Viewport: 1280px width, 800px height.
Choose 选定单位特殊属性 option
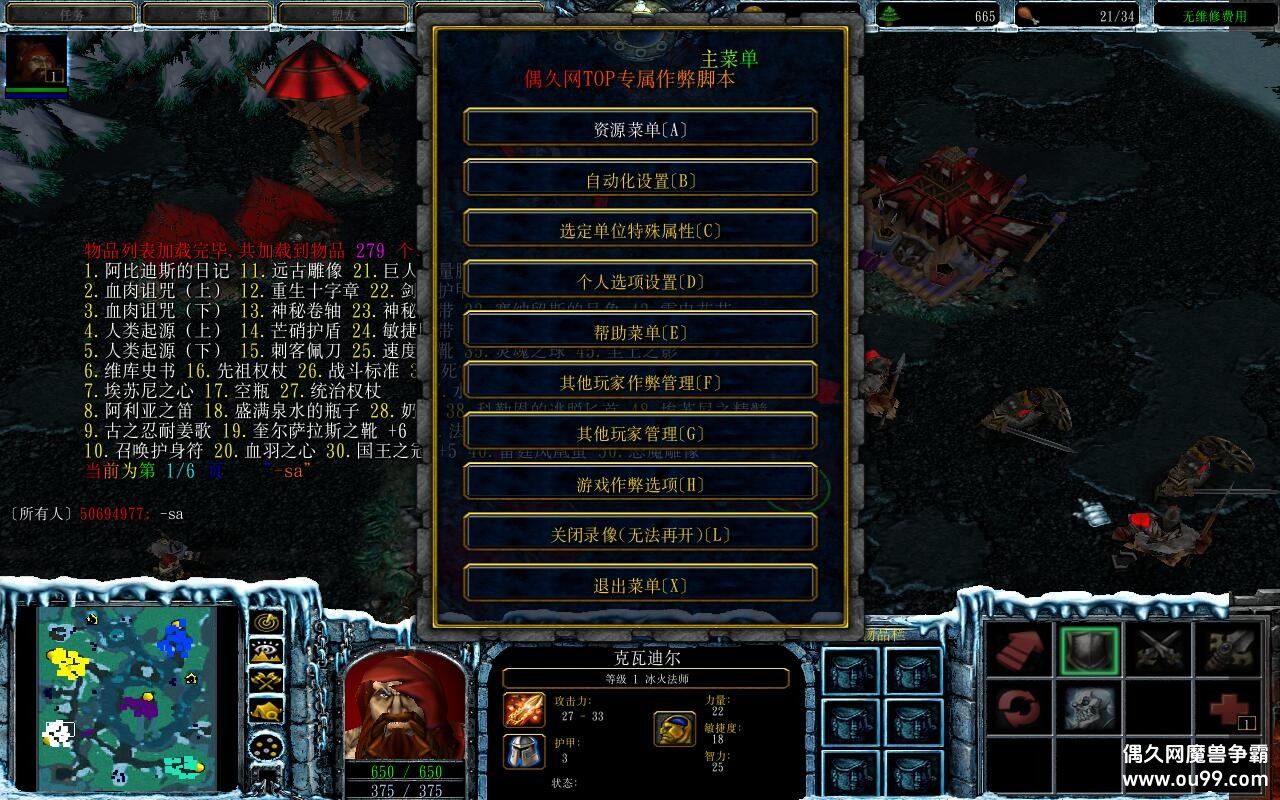(x=640, y=231)
